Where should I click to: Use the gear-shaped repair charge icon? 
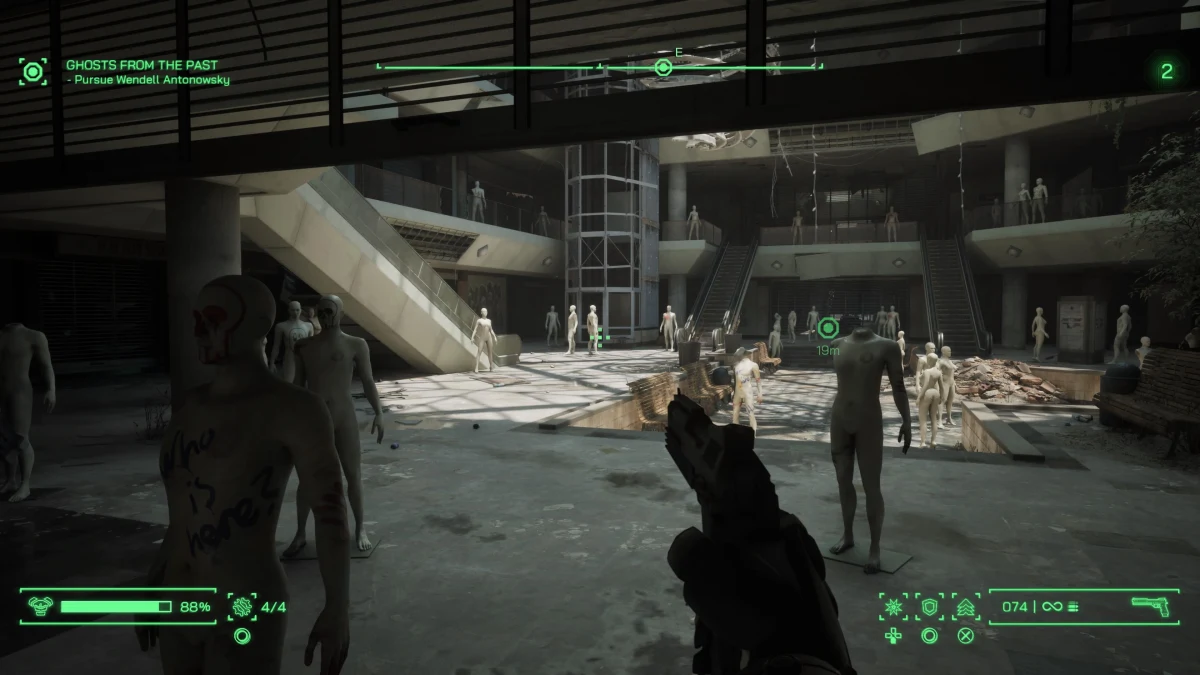tap(242, 606)
